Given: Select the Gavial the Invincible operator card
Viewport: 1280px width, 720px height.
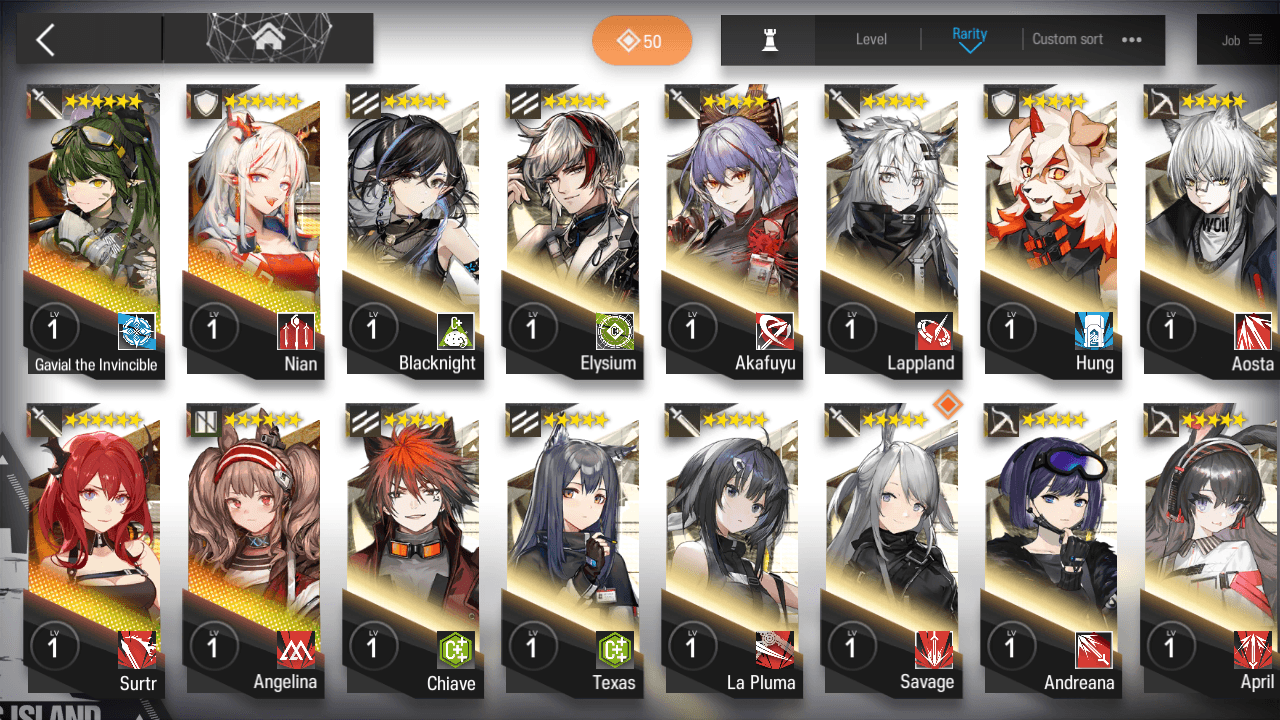Looking at the screenshot, I should [x=95, y=230].
